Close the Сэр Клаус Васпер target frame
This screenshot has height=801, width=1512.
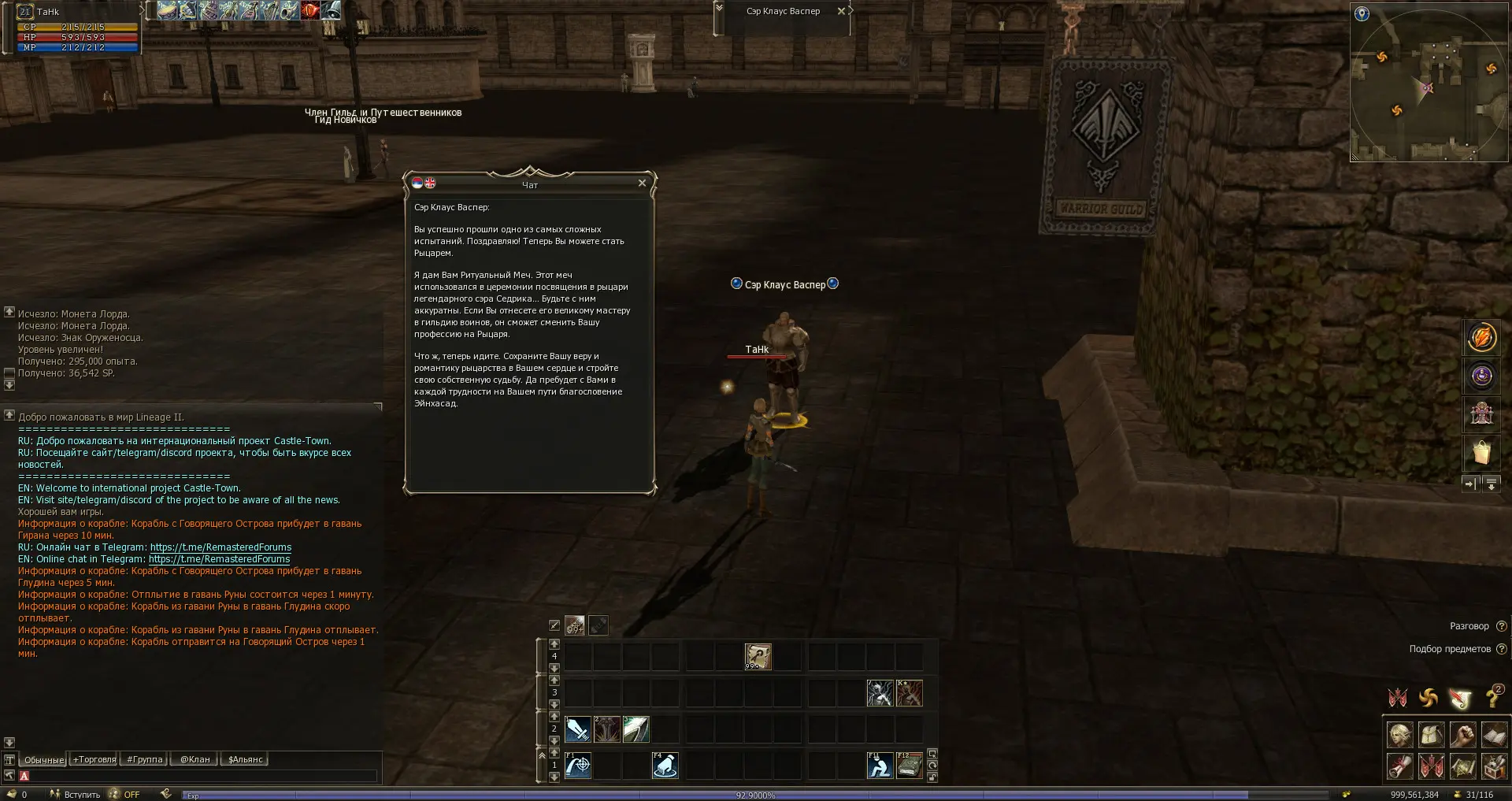pyautogui.click(x=841, y=11)
